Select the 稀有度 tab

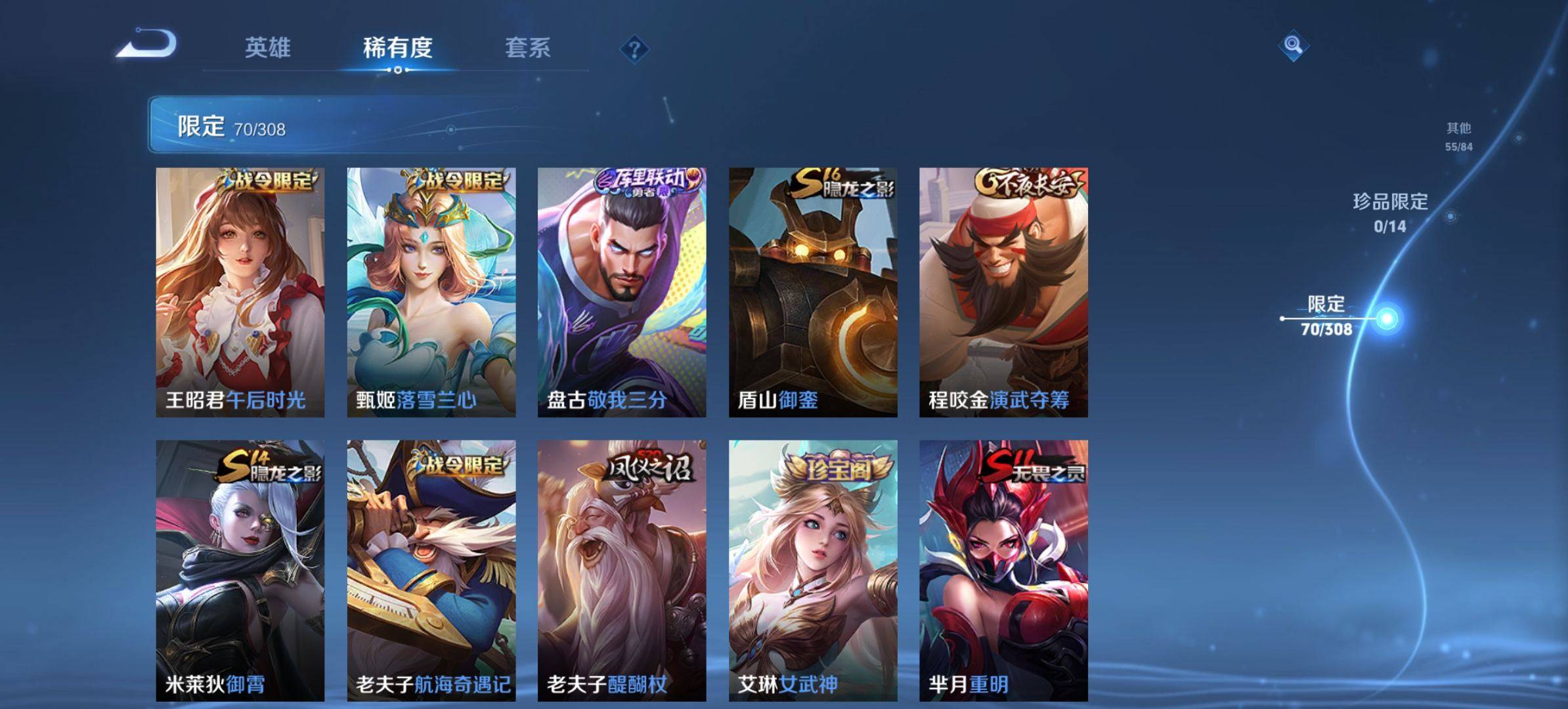point(397,48)
